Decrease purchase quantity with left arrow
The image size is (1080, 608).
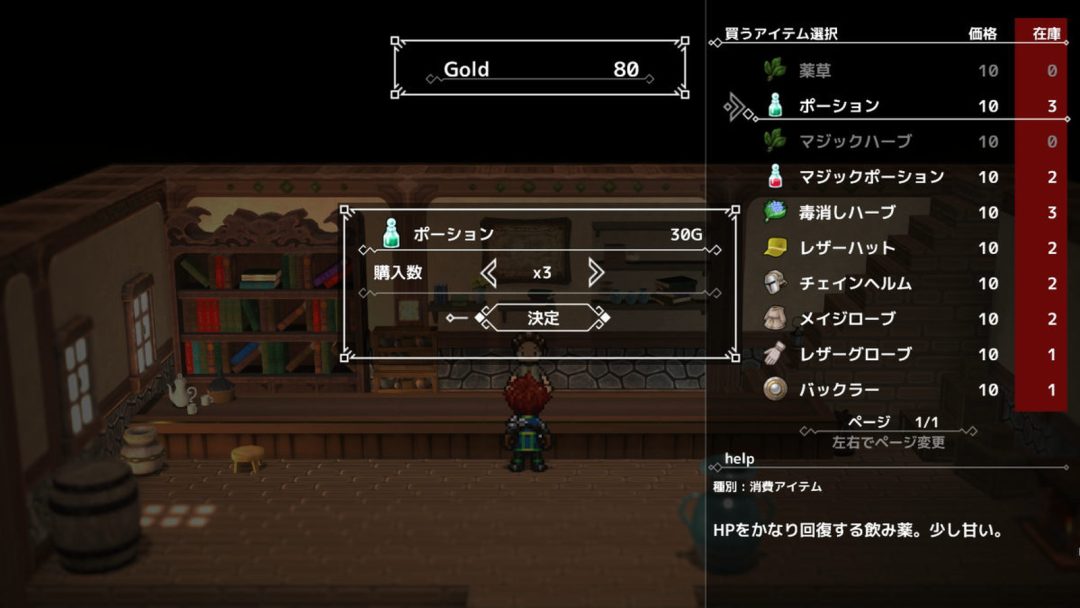[488, 272]
